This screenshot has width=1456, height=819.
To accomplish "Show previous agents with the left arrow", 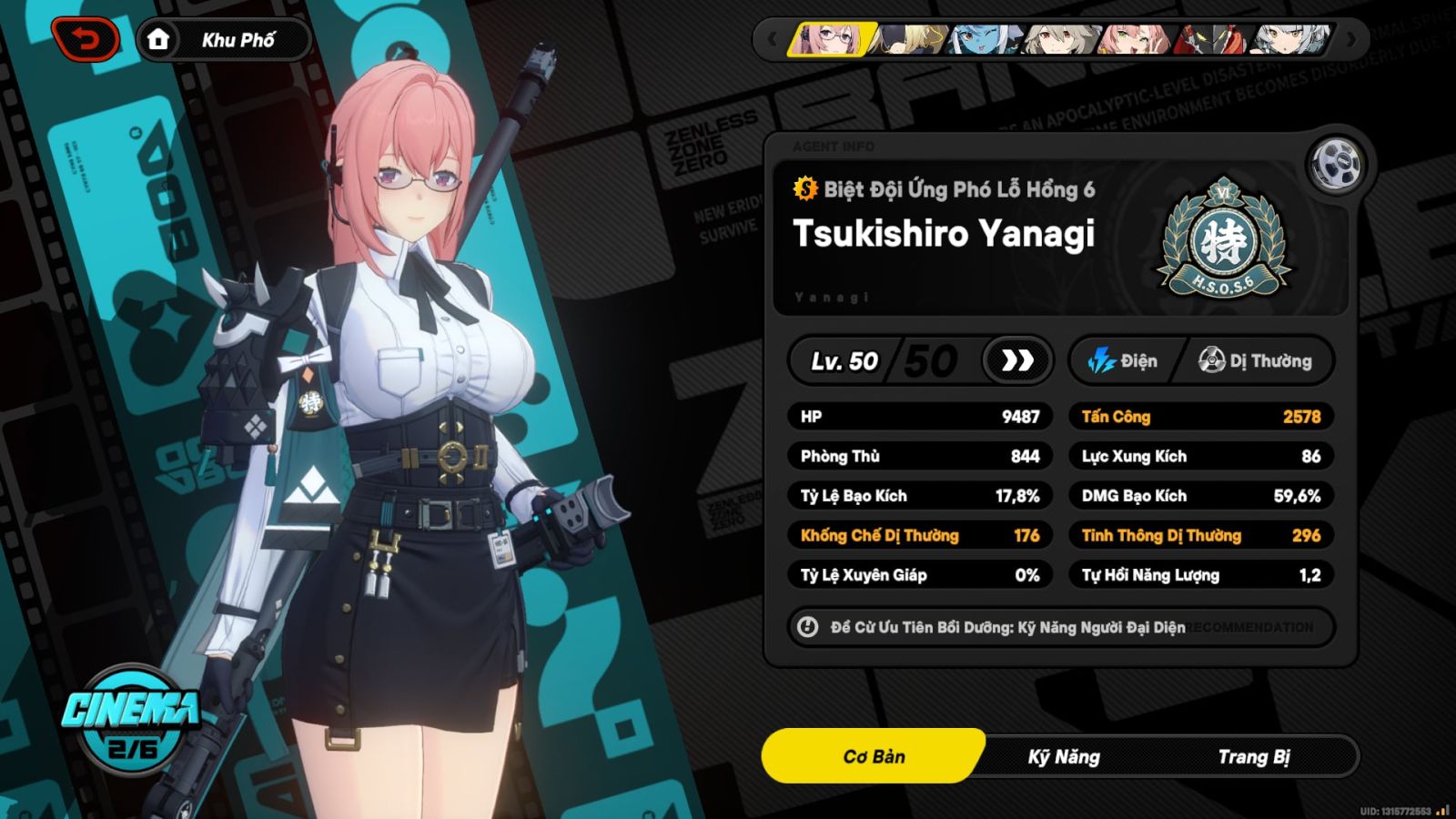I will [x=773, y=40].
